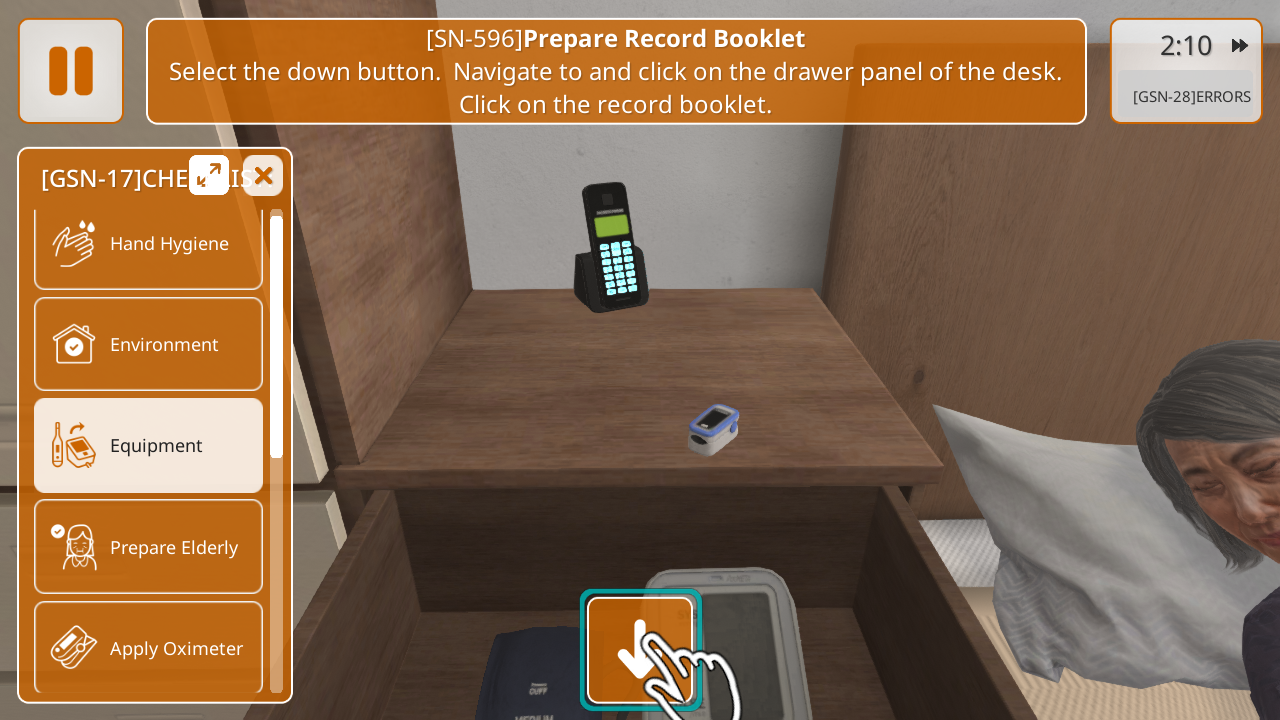Expand the checklist panel
Viewport: 1280px width, 720px height.
(209, 176)
